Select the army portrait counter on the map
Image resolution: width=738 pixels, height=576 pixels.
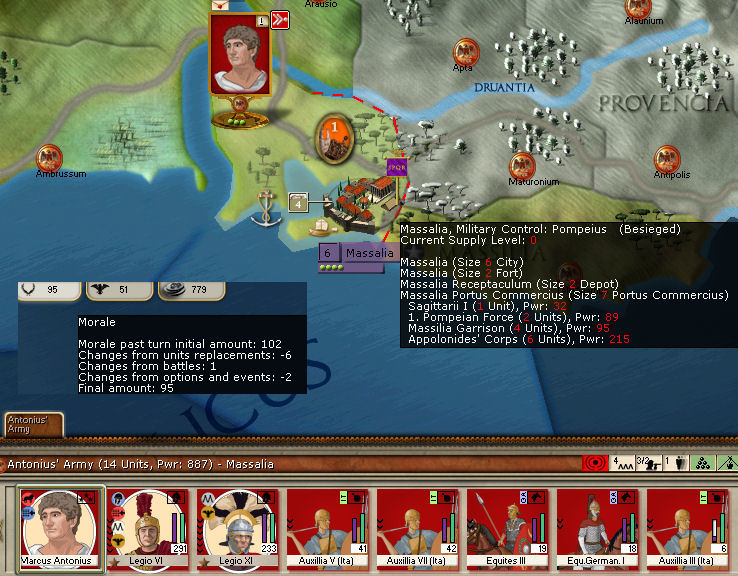coord(239,55)
